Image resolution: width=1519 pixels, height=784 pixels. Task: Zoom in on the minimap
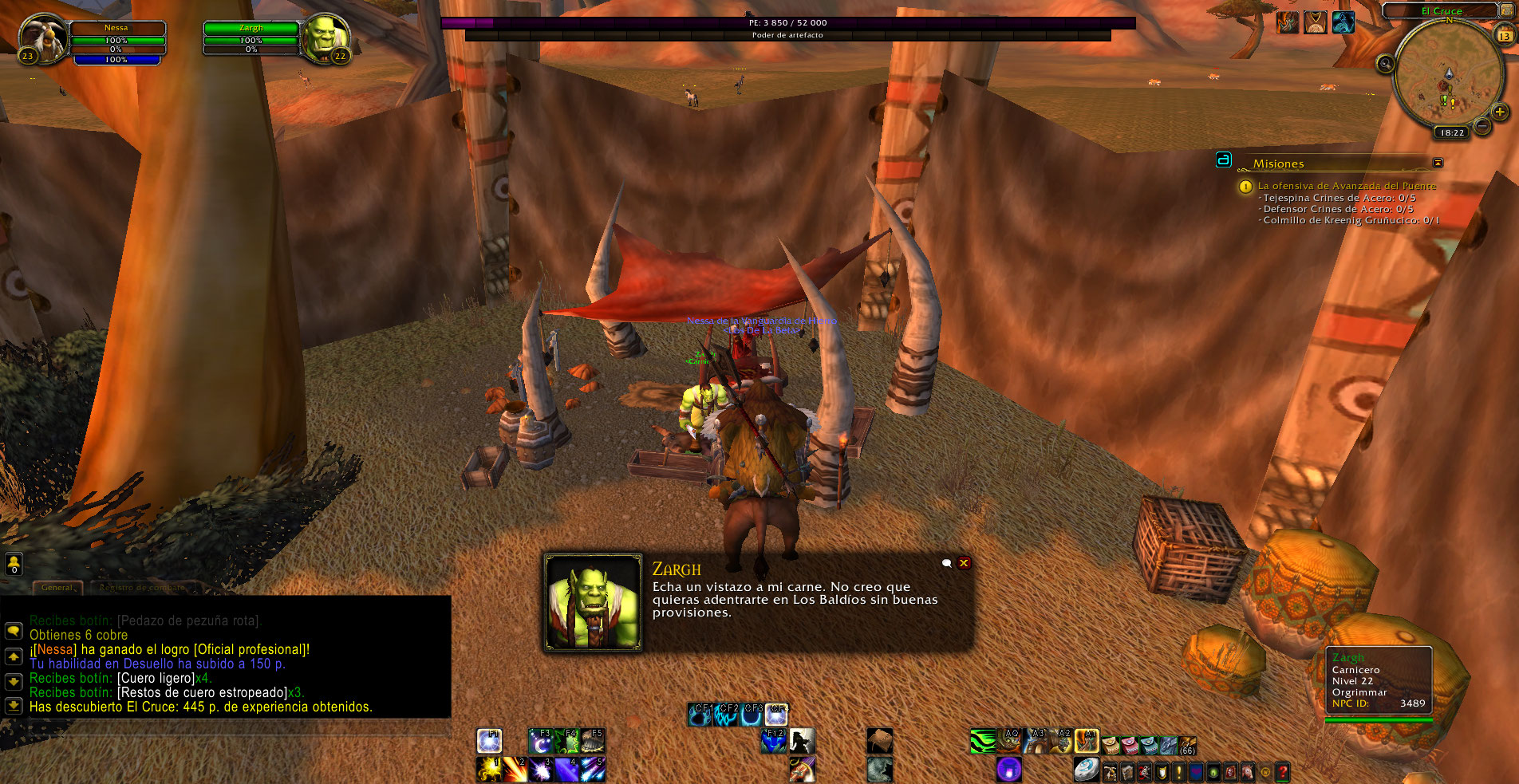coord(1500,112)
